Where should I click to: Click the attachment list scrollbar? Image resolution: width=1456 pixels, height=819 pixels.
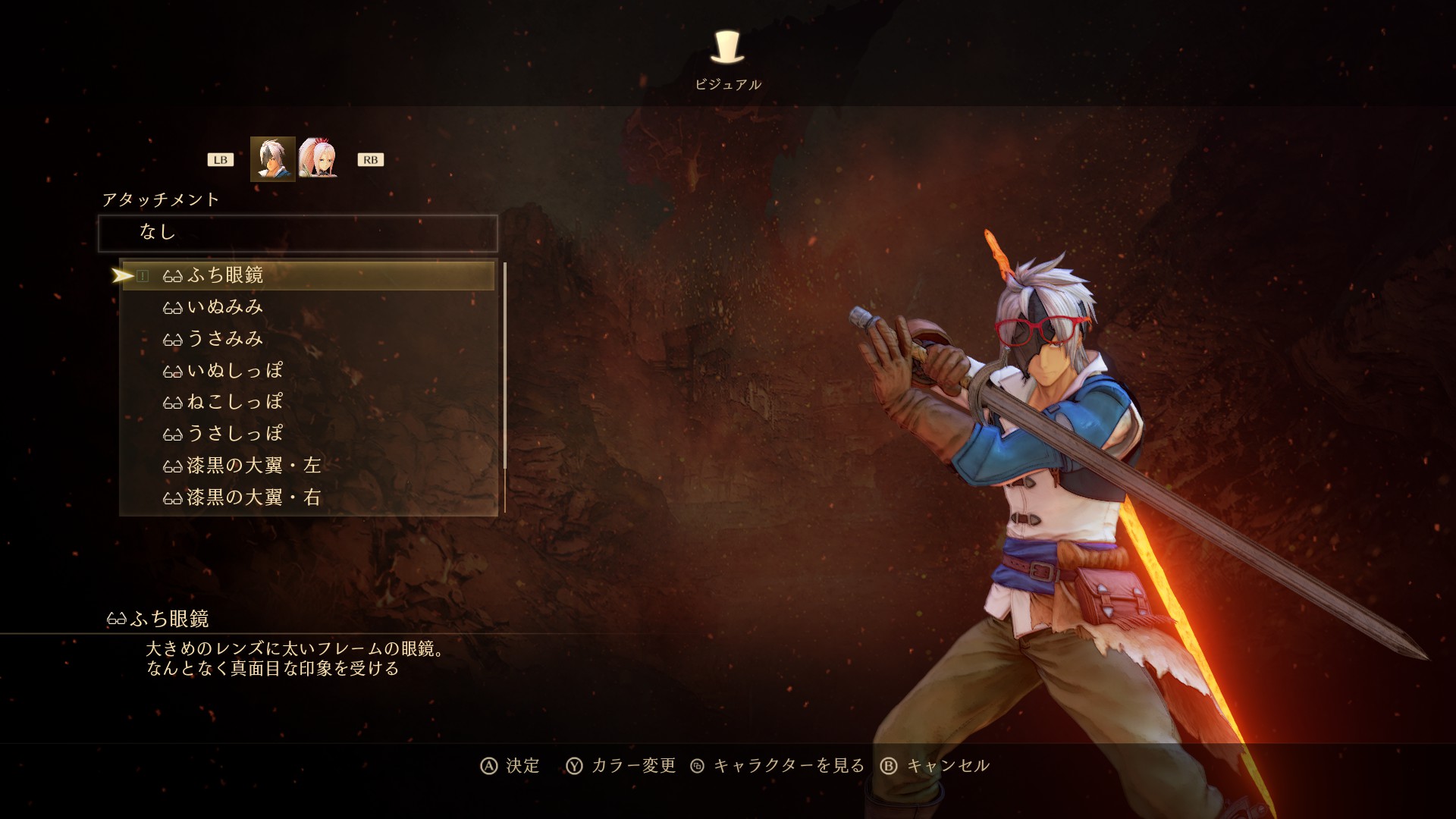(504, 364)
